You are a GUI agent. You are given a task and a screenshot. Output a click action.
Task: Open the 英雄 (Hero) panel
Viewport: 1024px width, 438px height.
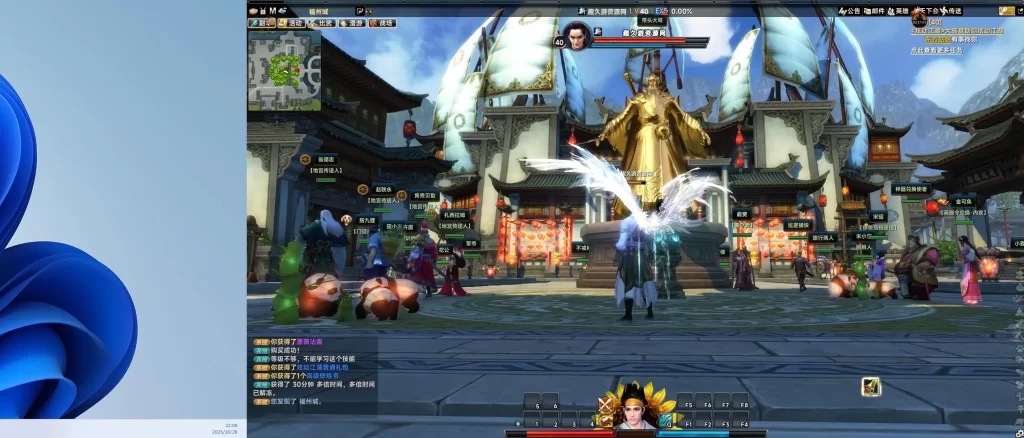tap(898, 11)
